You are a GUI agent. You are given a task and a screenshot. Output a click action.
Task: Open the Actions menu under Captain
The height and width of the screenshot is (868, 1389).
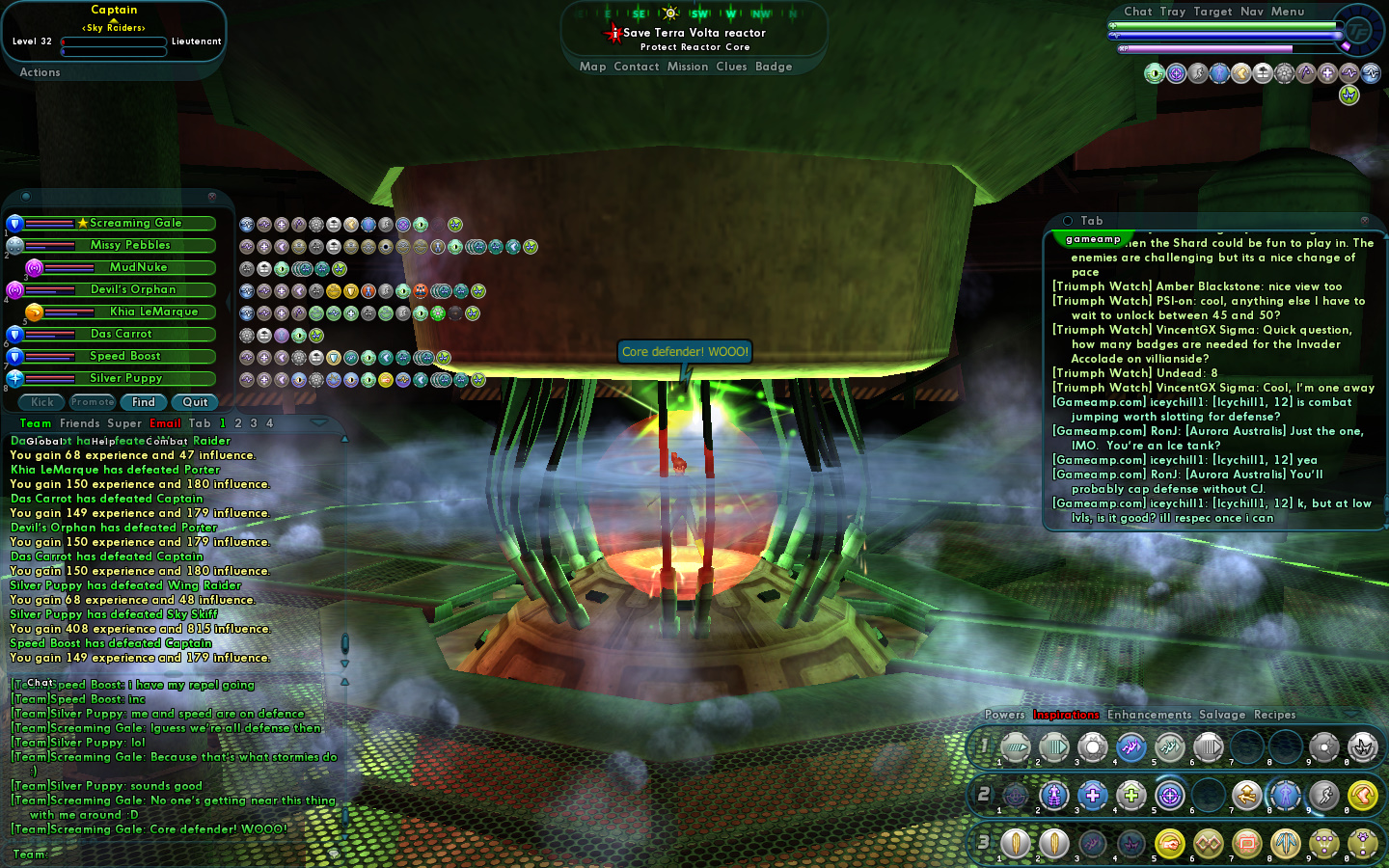tap(40, 72)
